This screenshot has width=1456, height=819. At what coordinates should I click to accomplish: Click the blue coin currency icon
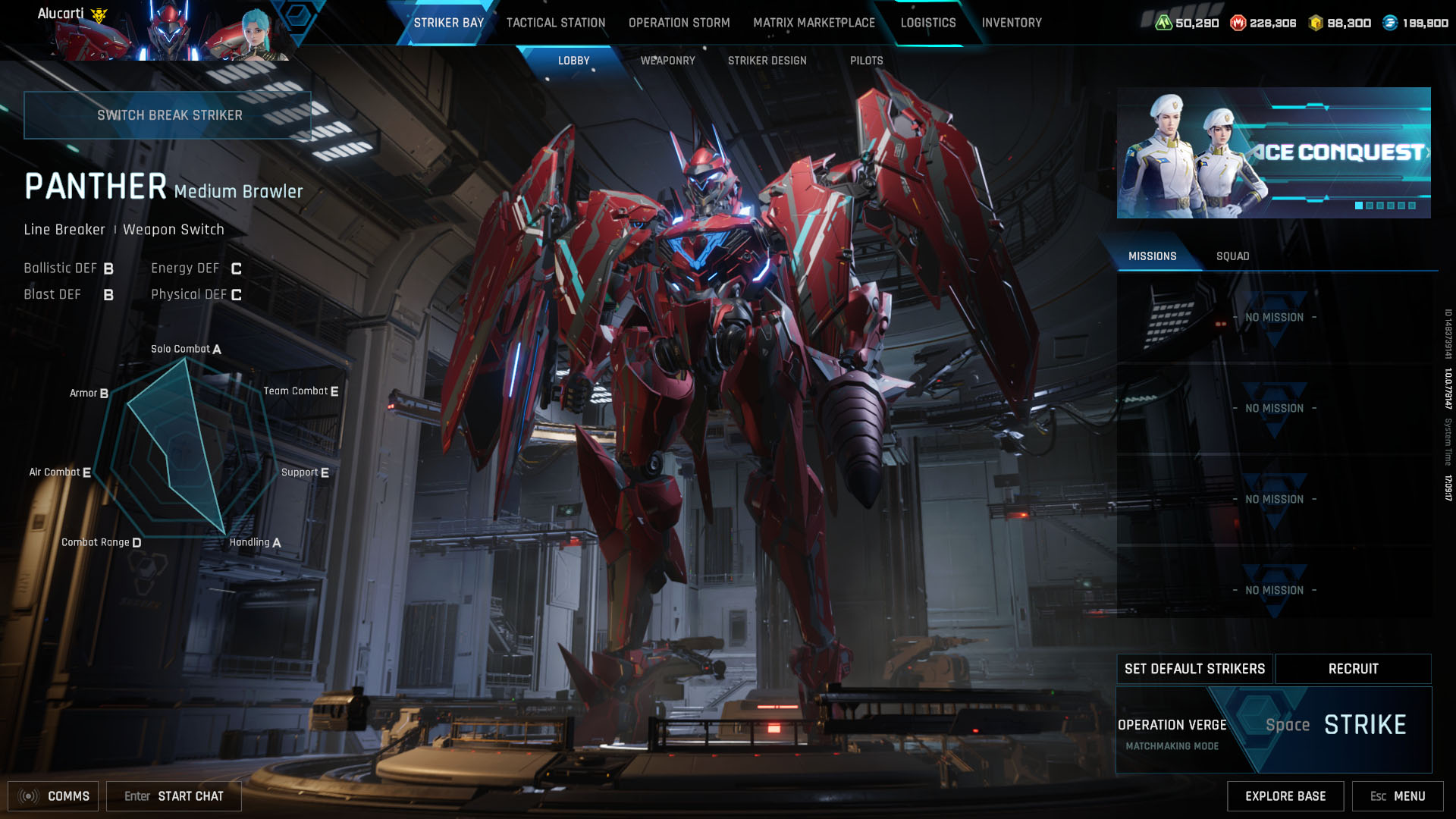[x=1389, y=24]
